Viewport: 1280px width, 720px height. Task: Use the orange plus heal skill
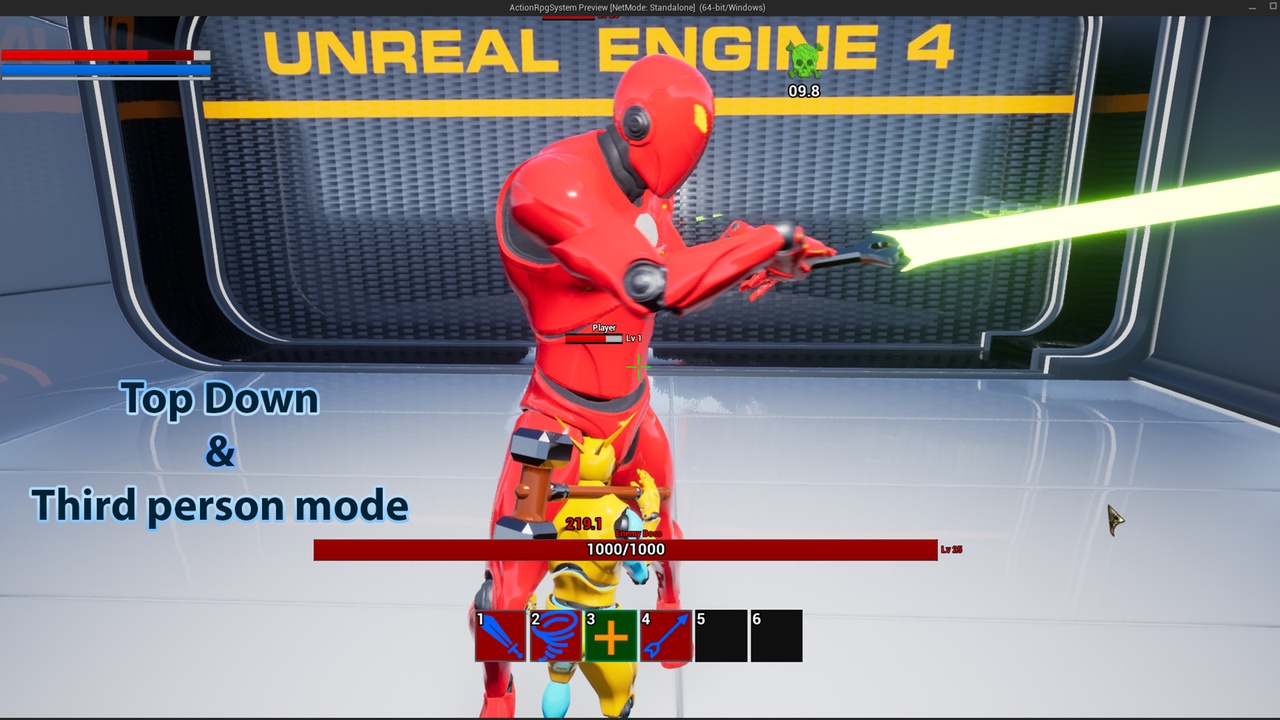(x=611, y=636)
